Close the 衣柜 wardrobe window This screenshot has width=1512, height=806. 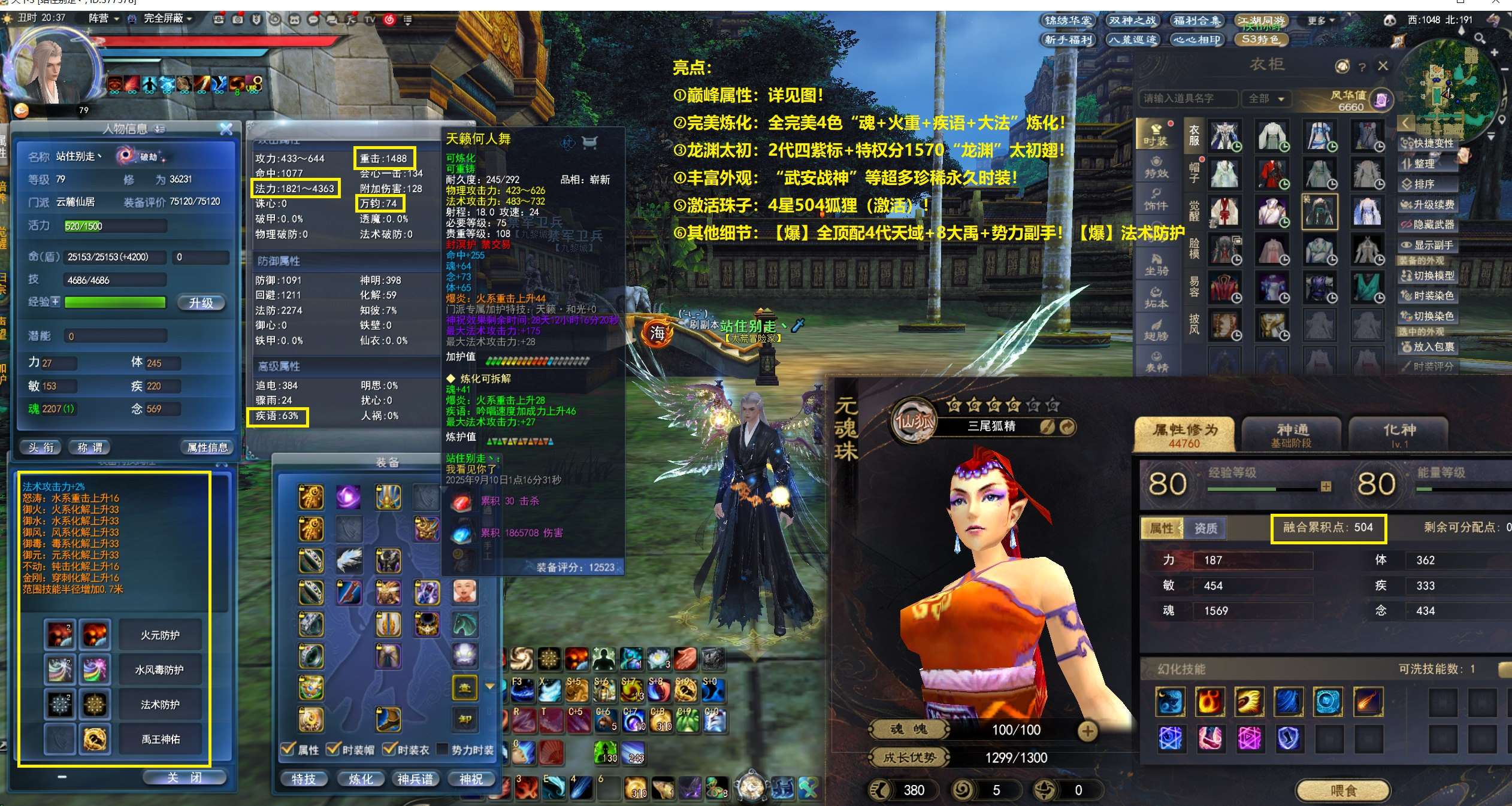(x=1383, y=66)
